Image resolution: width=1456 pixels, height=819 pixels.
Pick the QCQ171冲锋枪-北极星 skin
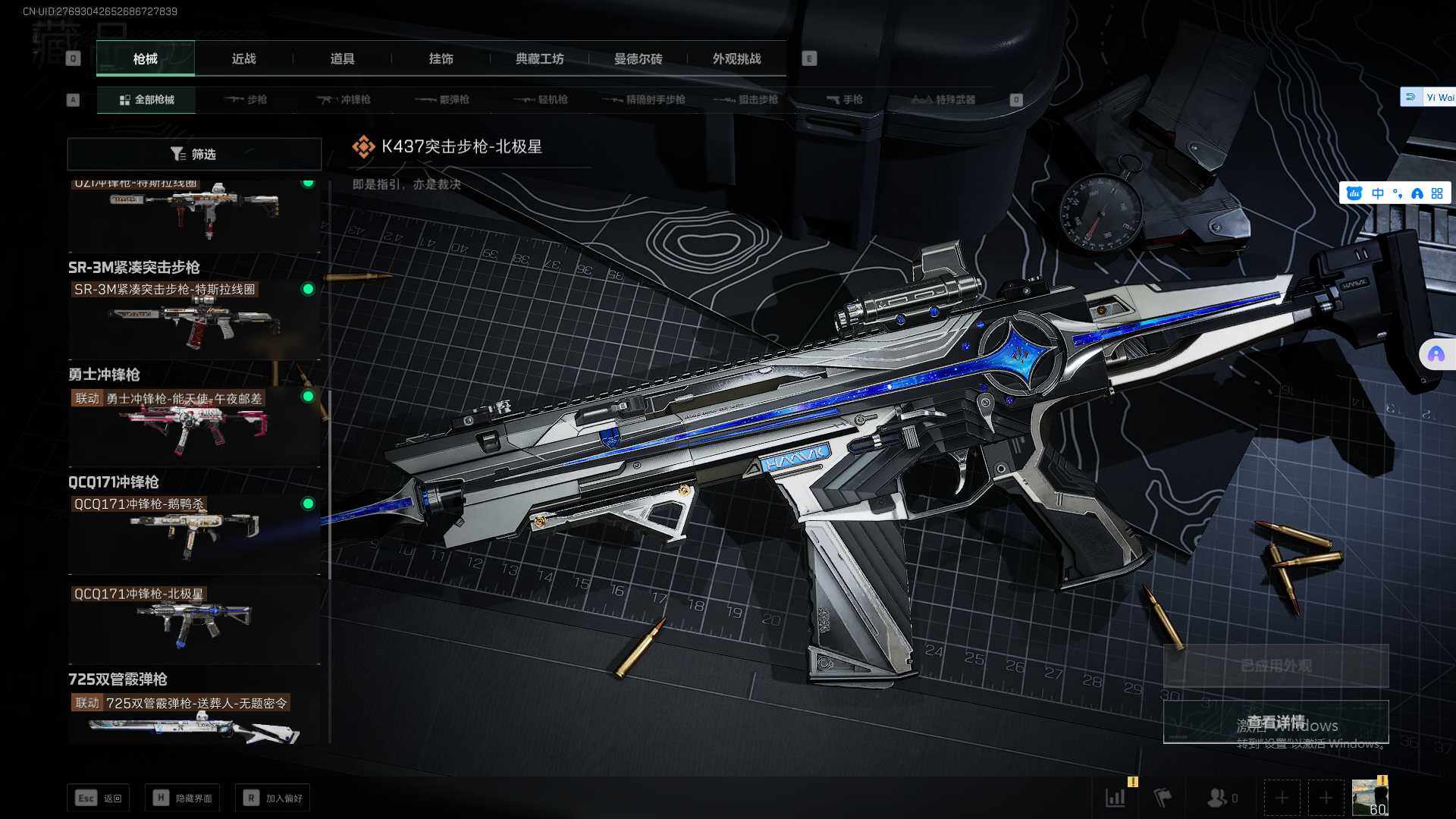[194, 622]
